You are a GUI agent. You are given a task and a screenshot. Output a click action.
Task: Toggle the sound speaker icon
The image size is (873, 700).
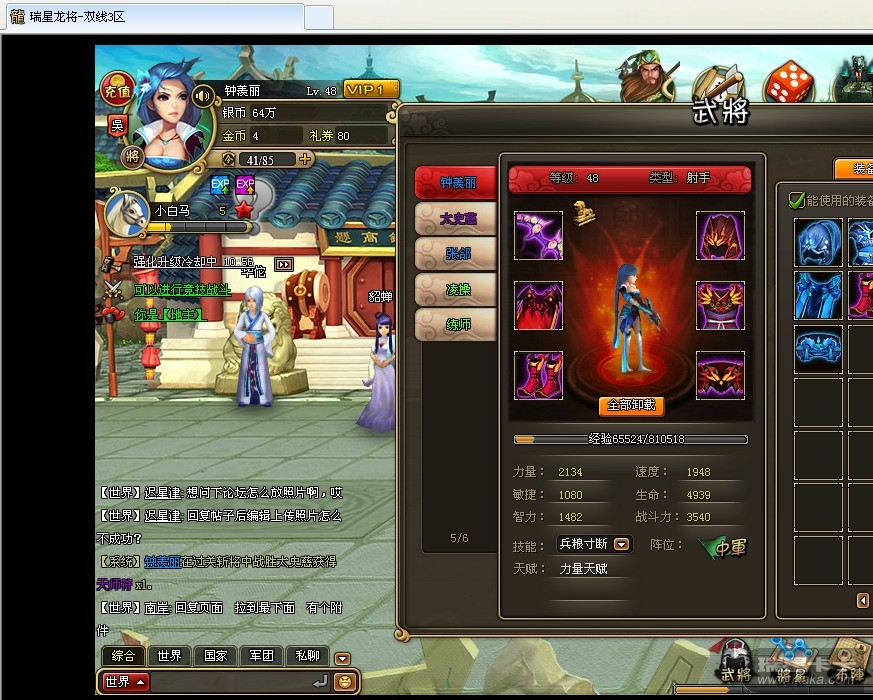click(203, 96)
